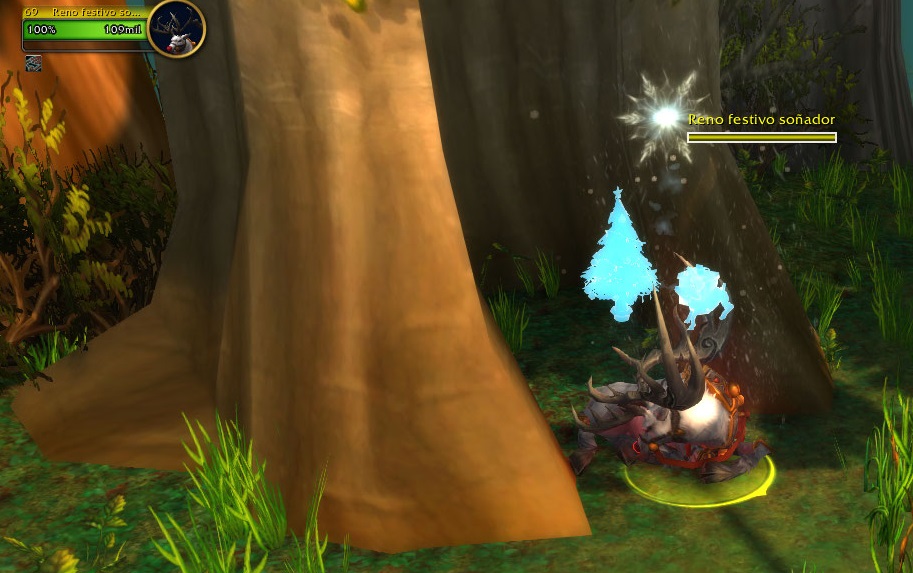Screen dimensions: 913x573
Task: Select the buff icon under the target frame
Action: coord(33,63)
